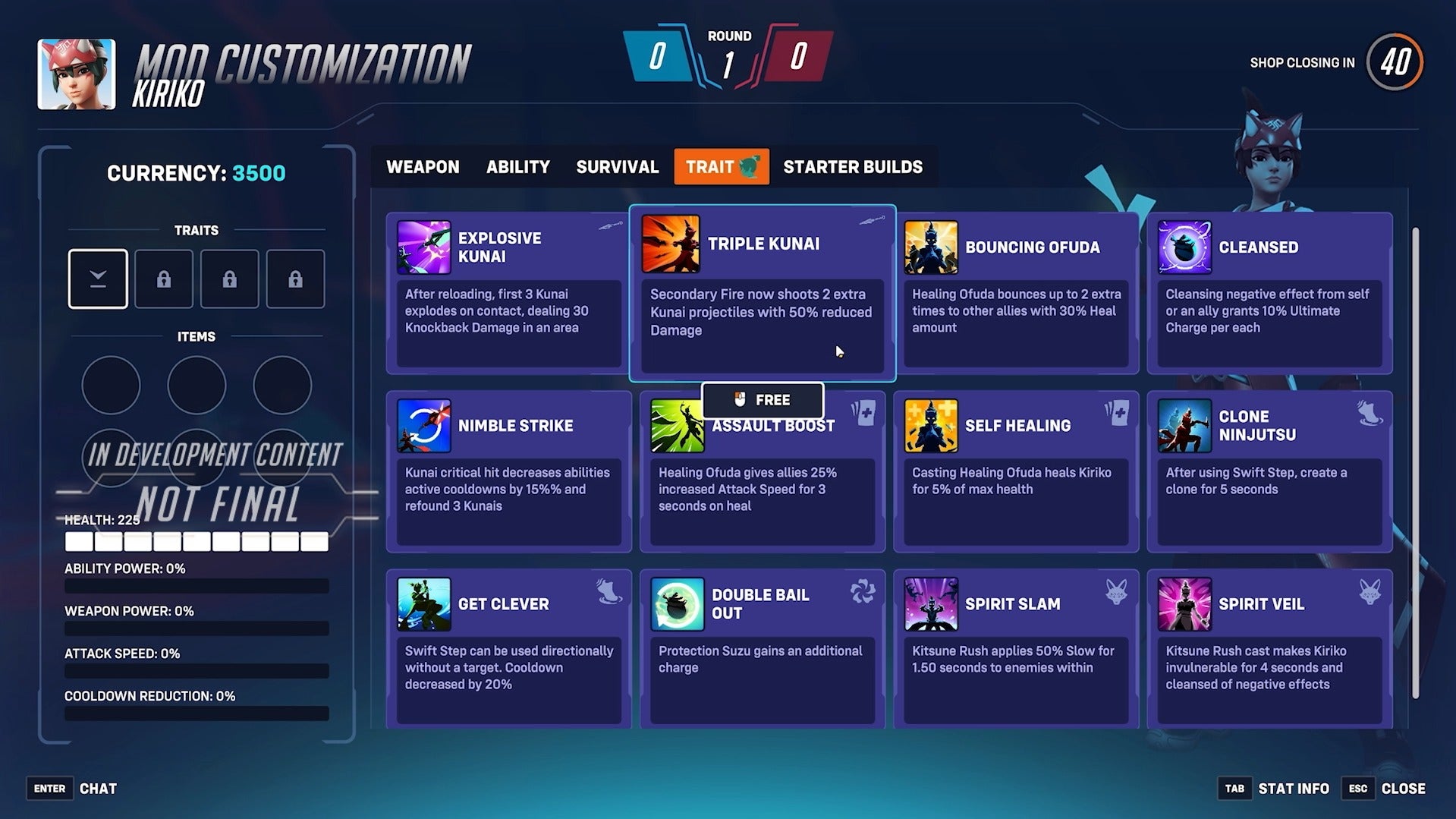Select the Spirit Veil trait icon
Image resolution: width=1456 pixels, height=819 pixels.
pos(1184,603)
